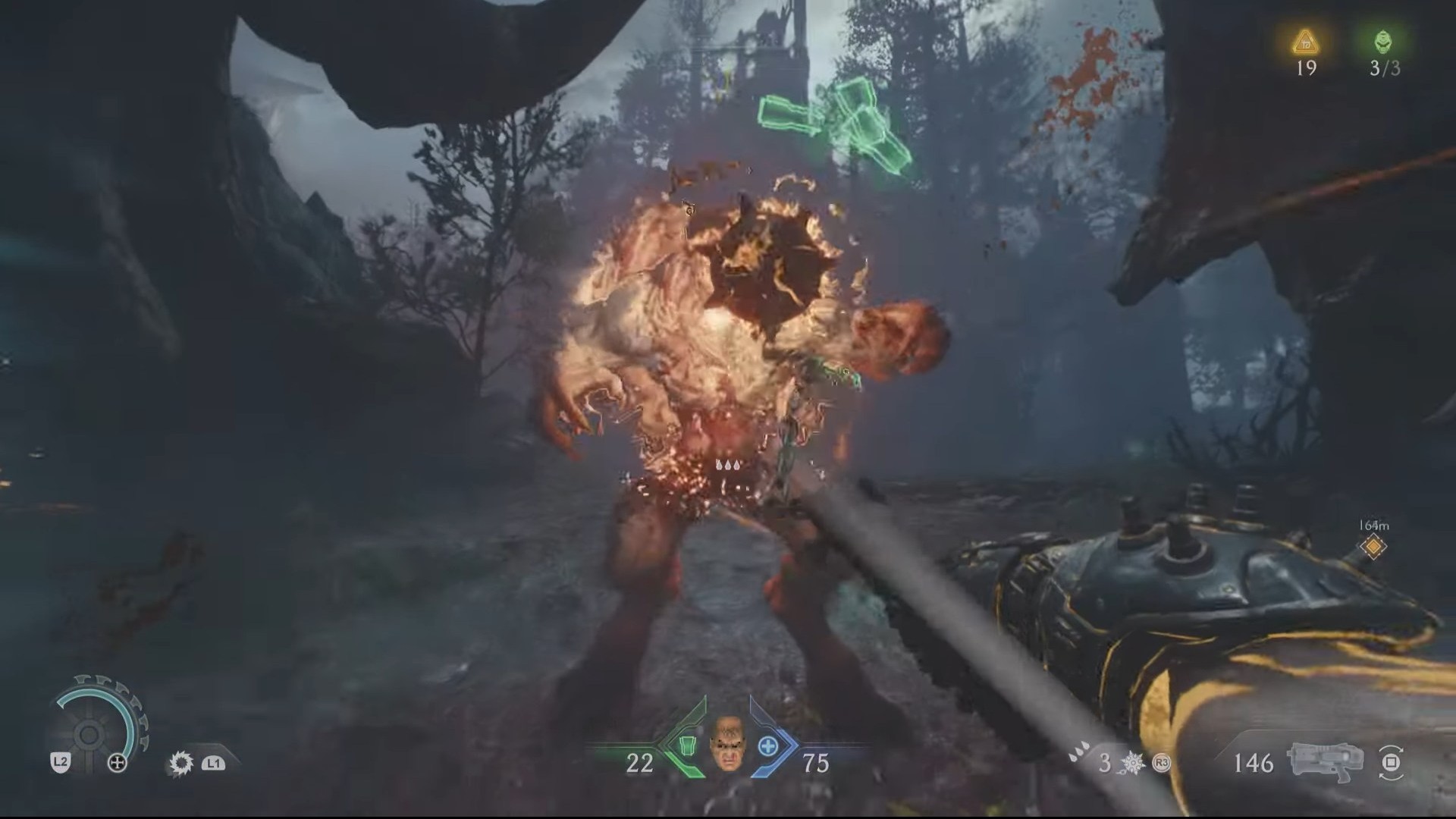The height and width of the screenshot is (819, 1456).
Task: Select the green armor icon
Action: (x=687, y=746)
